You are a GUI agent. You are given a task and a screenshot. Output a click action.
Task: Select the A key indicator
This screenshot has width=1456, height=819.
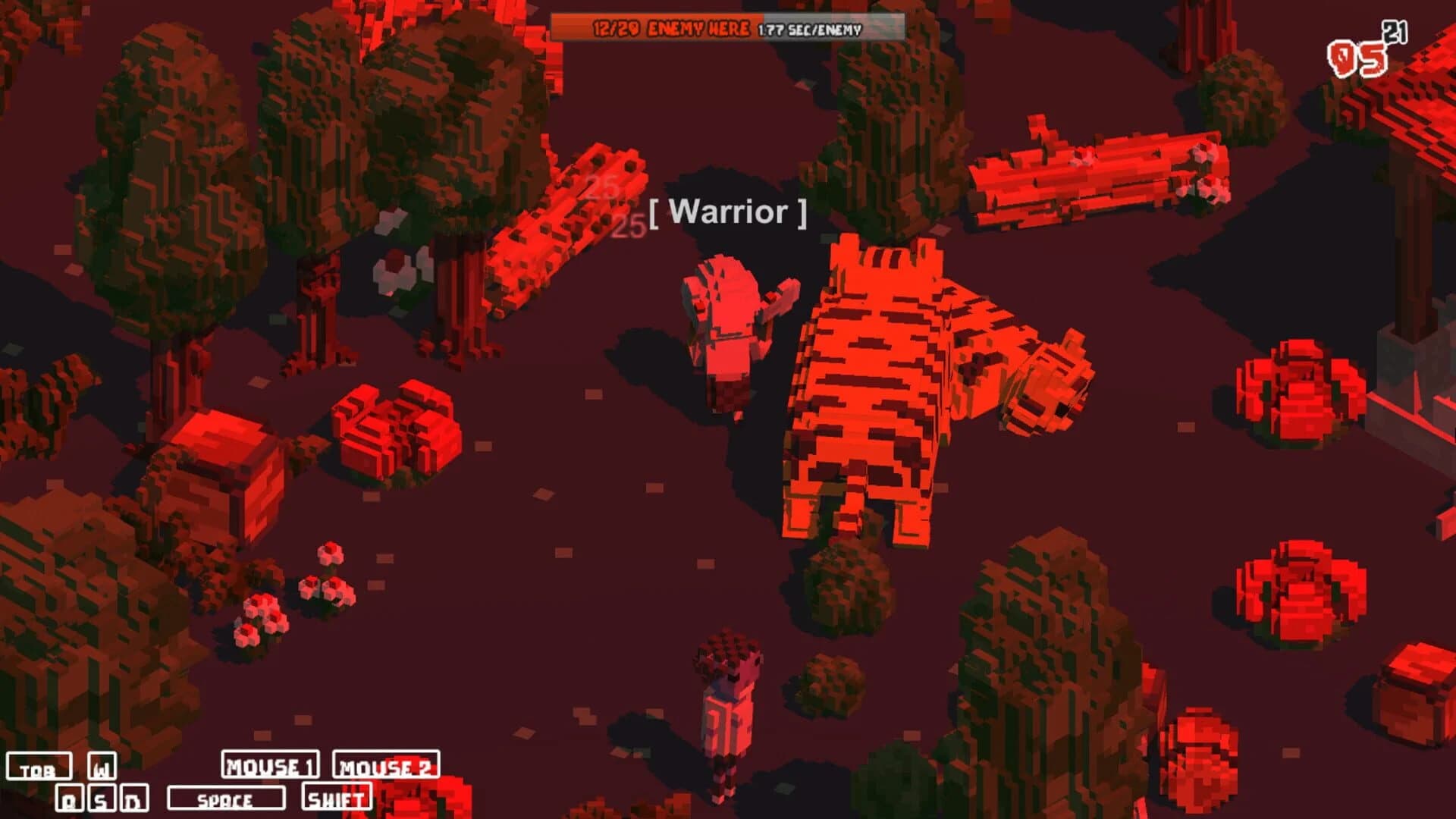click(68, 798)
